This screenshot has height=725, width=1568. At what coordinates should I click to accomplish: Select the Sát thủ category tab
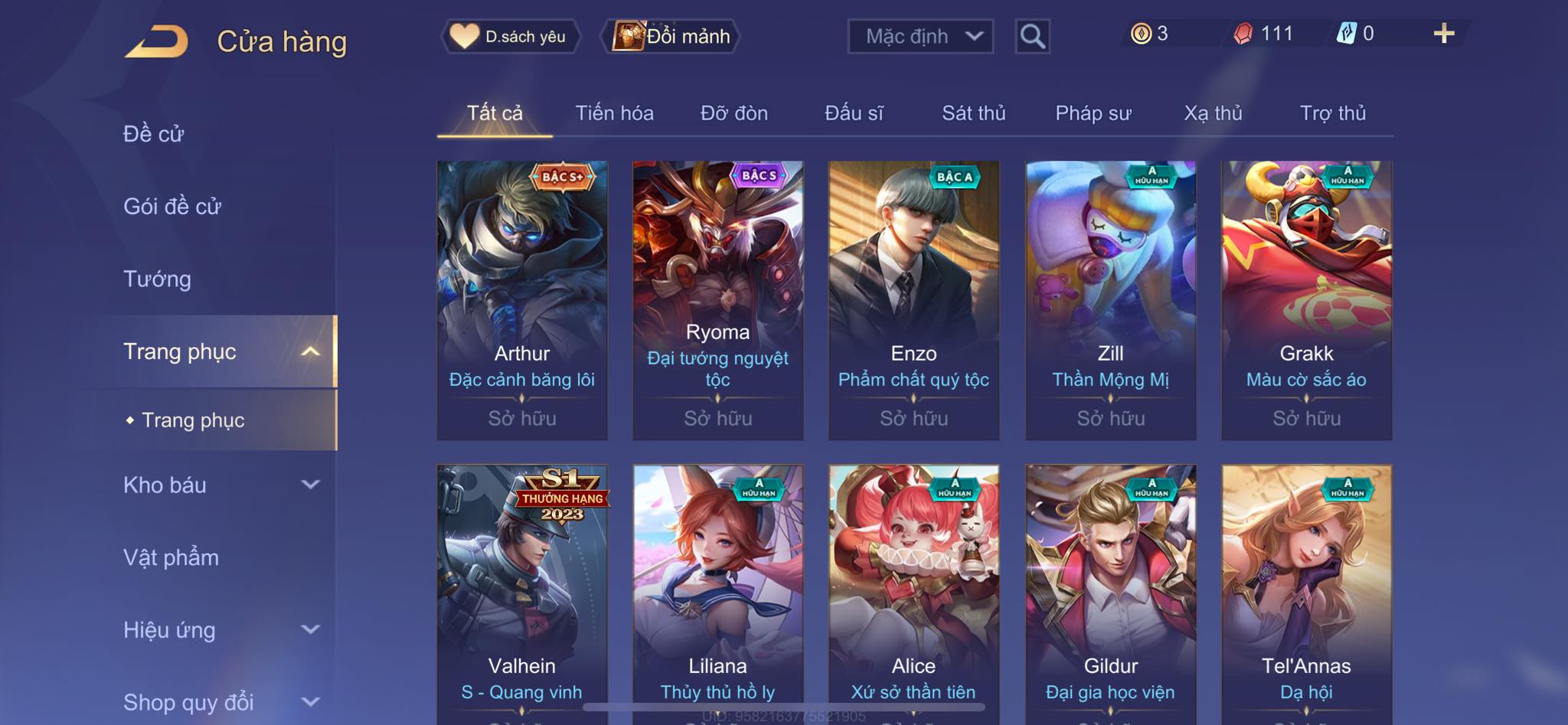coord(973,113)
